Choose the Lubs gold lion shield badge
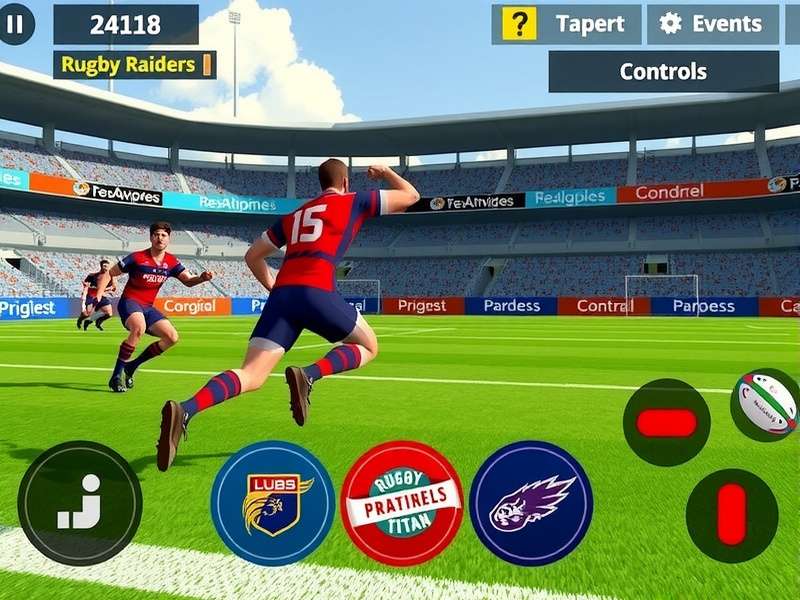800x600 pixels. click(273, 503)
